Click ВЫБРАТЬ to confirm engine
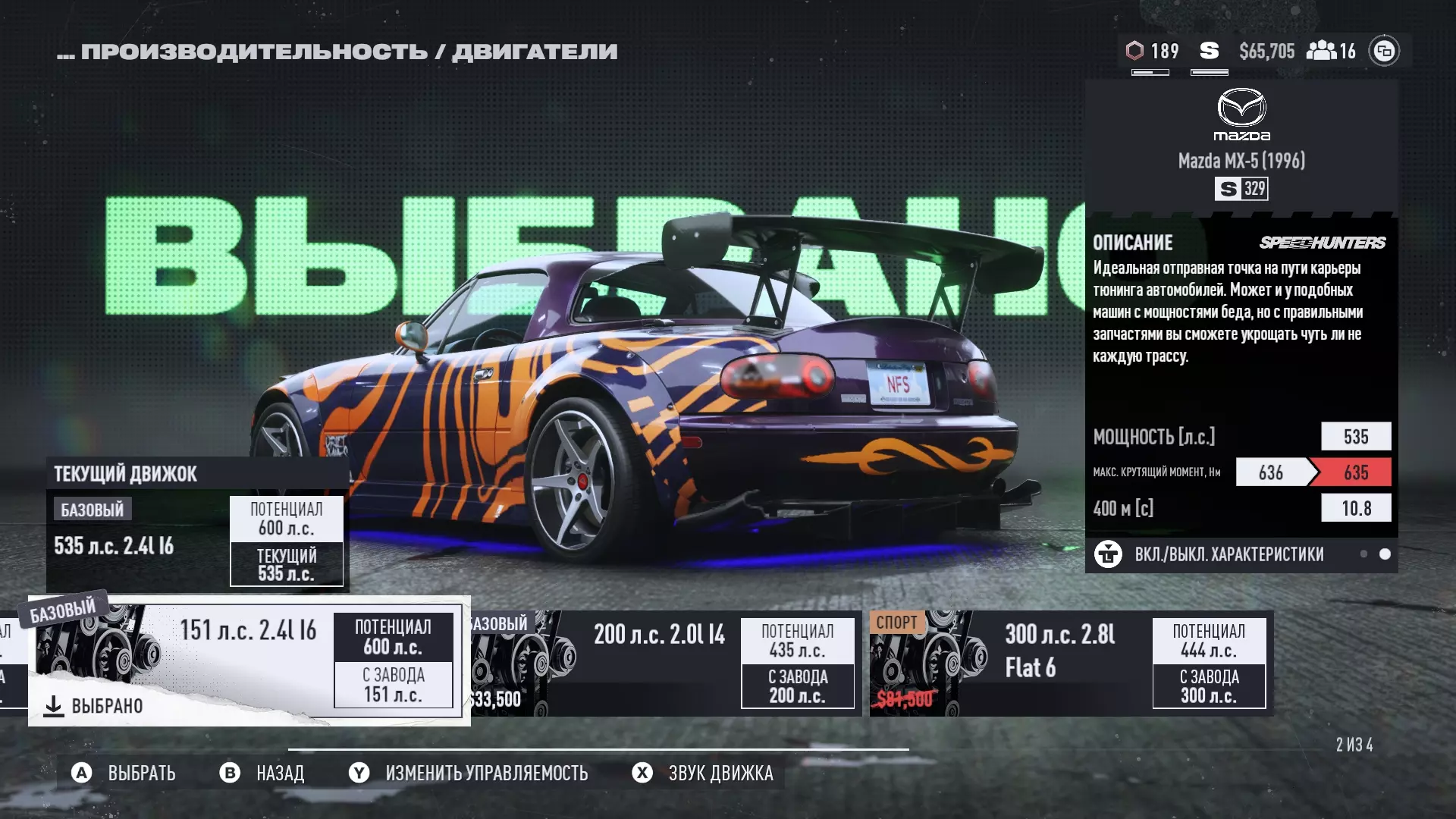Screen dimensions: 1456x819 124,773
